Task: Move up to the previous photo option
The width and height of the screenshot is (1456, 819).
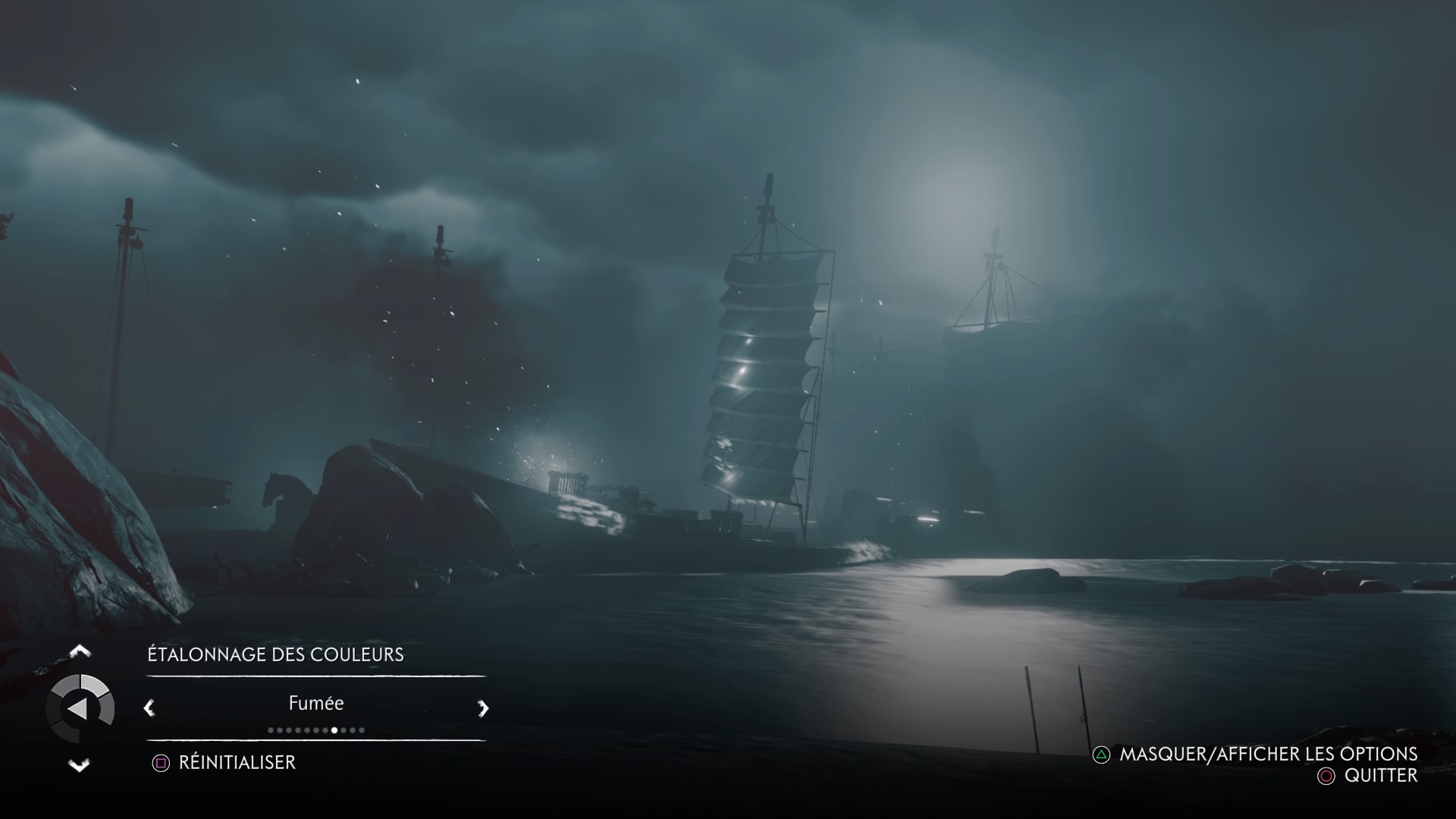Action: click(x=80, y=651)
